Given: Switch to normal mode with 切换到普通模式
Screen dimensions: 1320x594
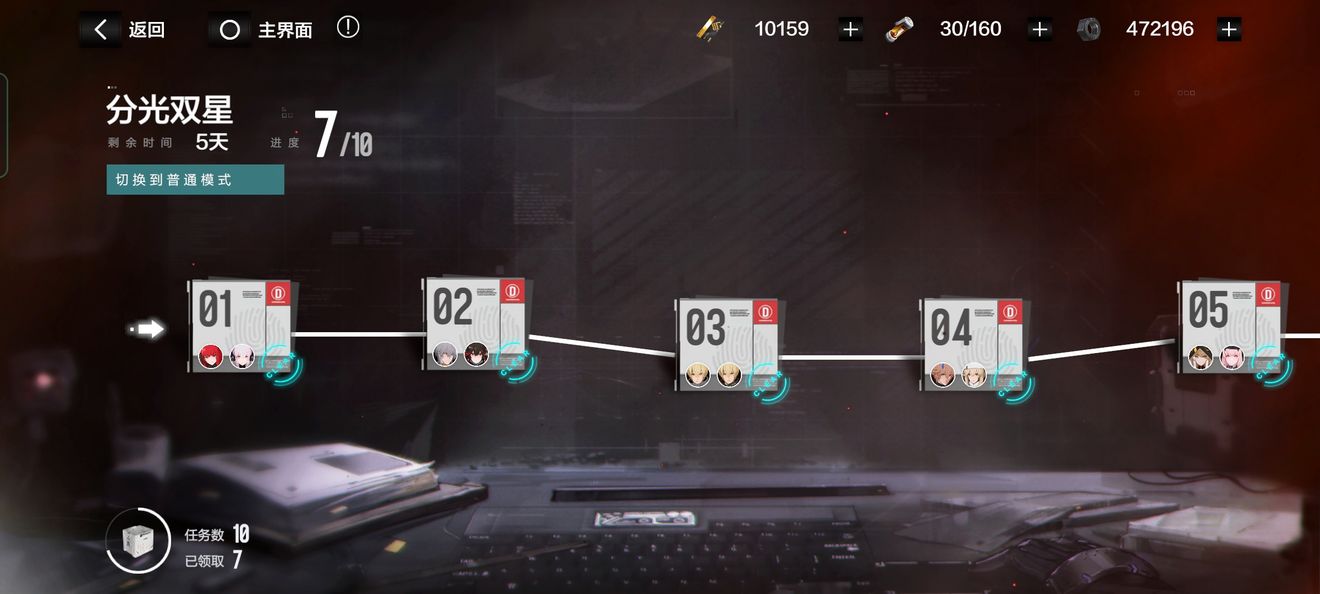Looking at the screenshot, I should [x=195, y=180].
